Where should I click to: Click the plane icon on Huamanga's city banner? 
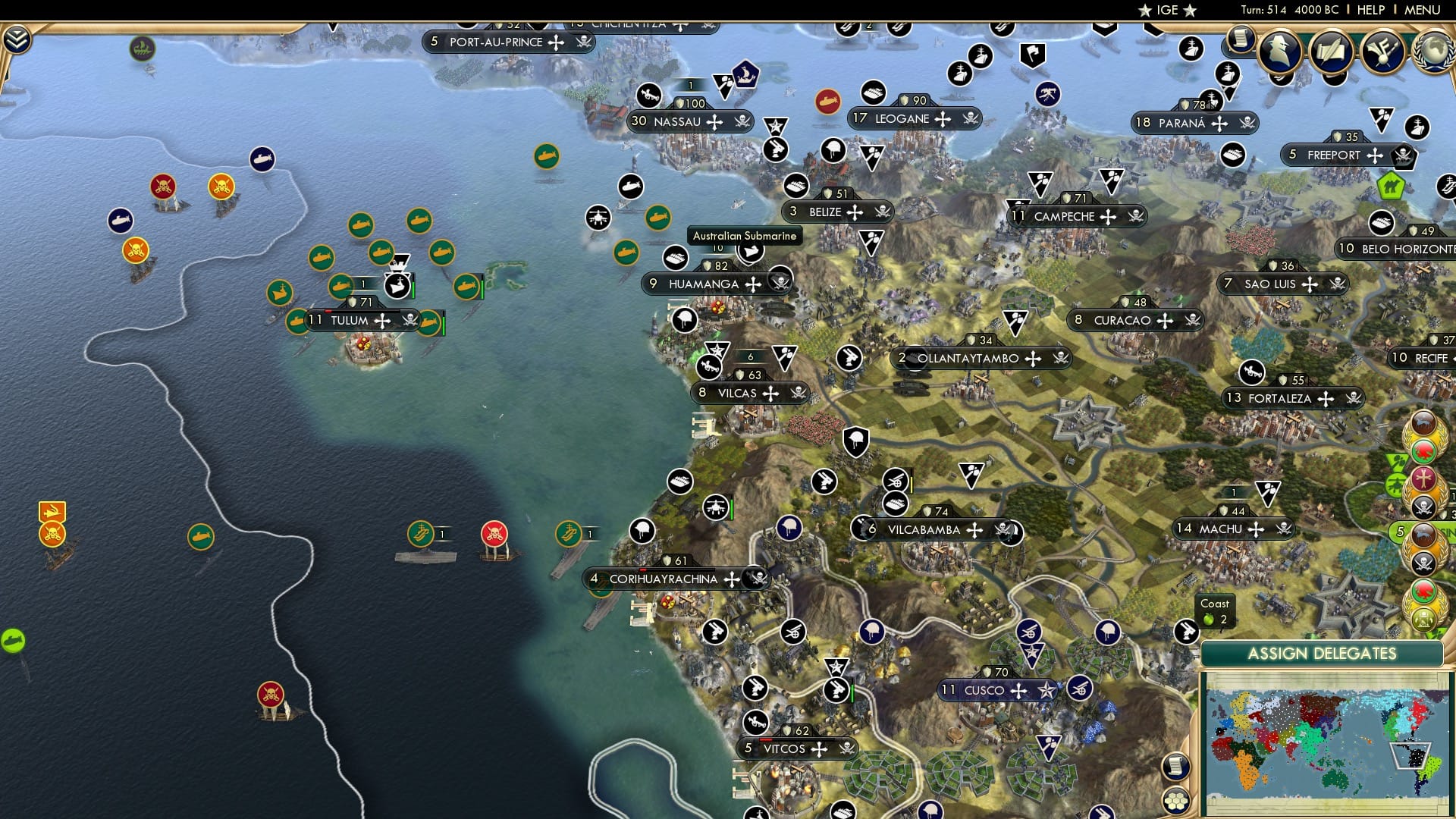tap(598, 218)
